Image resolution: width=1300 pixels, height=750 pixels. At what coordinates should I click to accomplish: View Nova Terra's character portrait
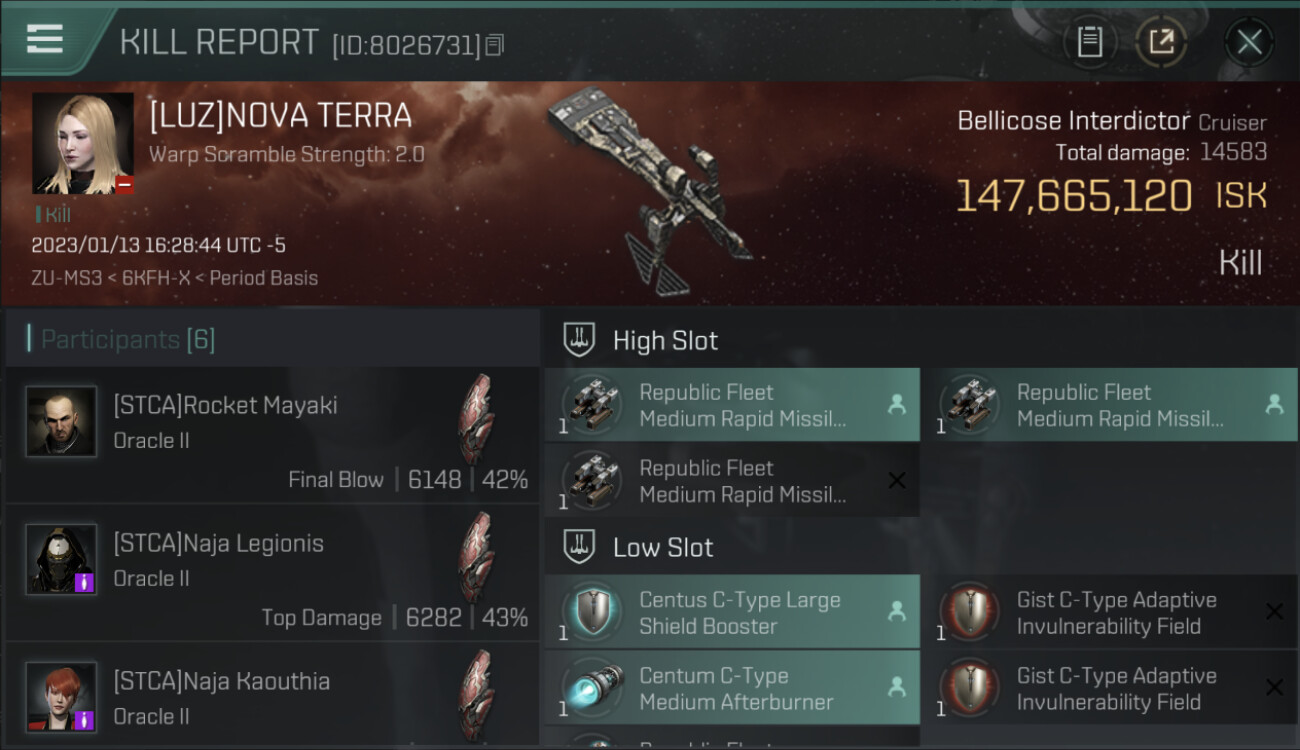click(83, 143)
